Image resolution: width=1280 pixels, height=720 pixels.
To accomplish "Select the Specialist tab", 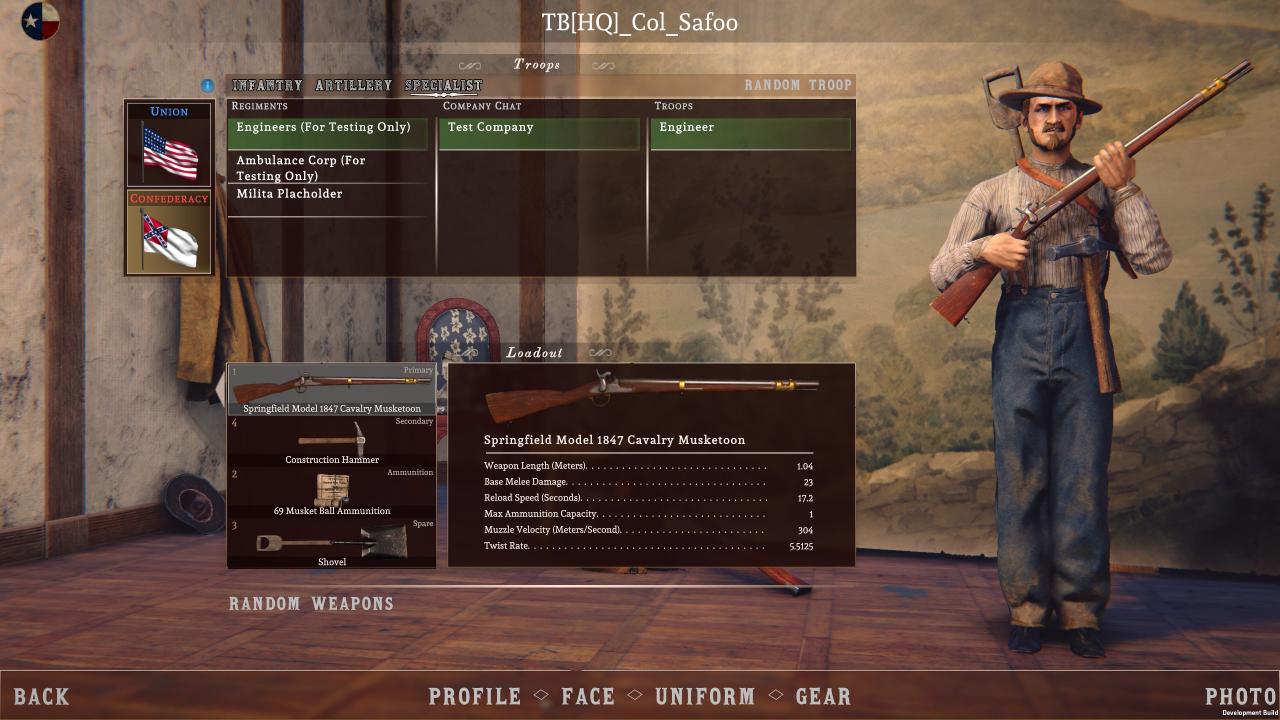I will [443, 86].
